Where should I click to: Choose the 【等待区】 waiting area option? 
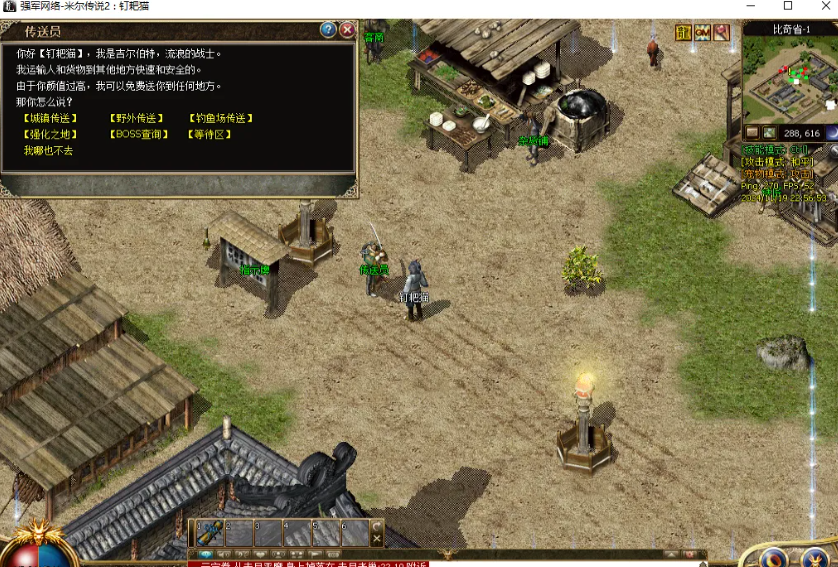[209, 134]
